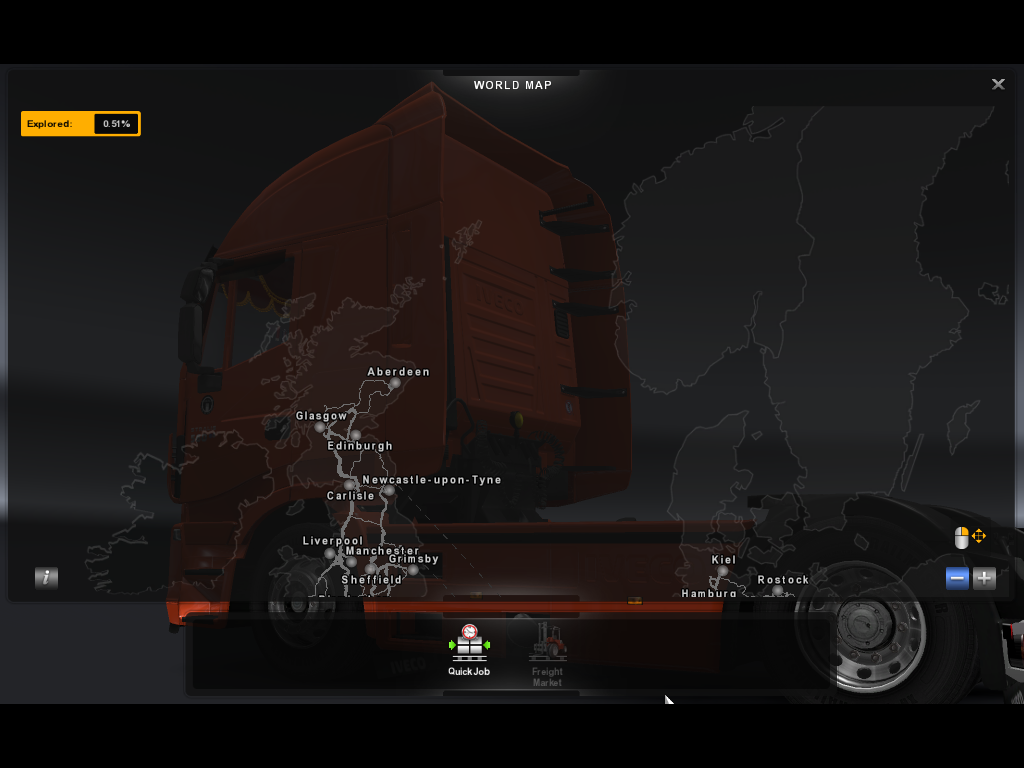Select the Manchester city marker
1024x768 pixels.
351,562
